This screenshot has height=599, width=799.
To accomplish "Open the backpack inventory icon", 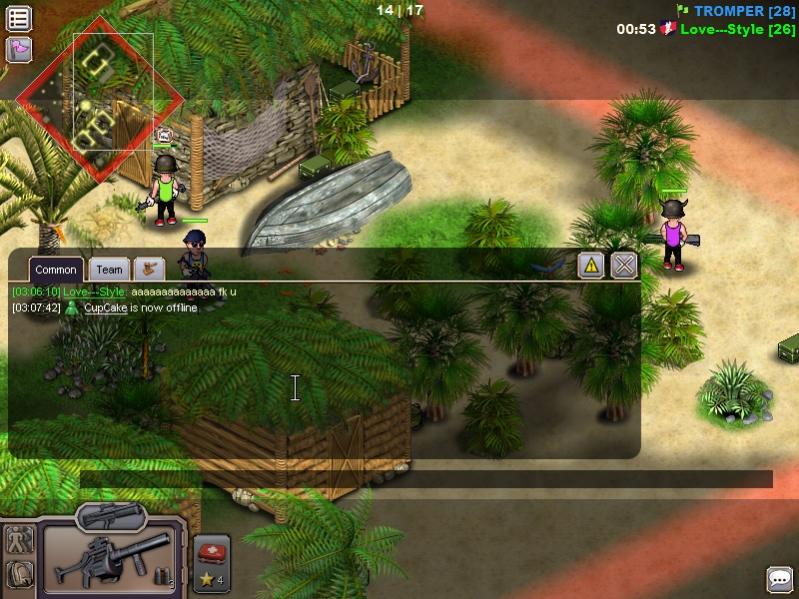I will tap(19, 574).
